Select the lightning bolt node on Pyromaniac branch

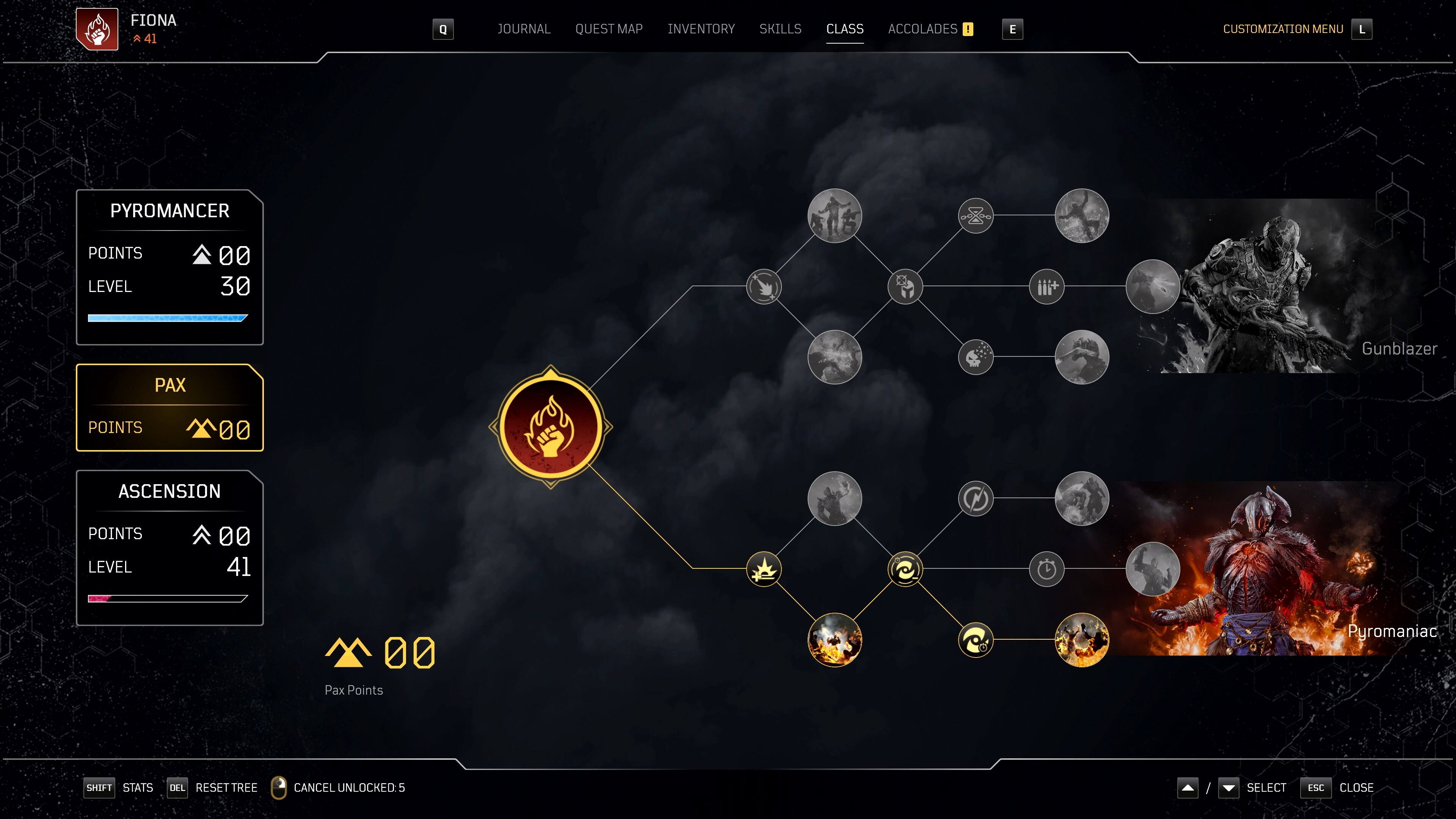[x=977, y=498]
